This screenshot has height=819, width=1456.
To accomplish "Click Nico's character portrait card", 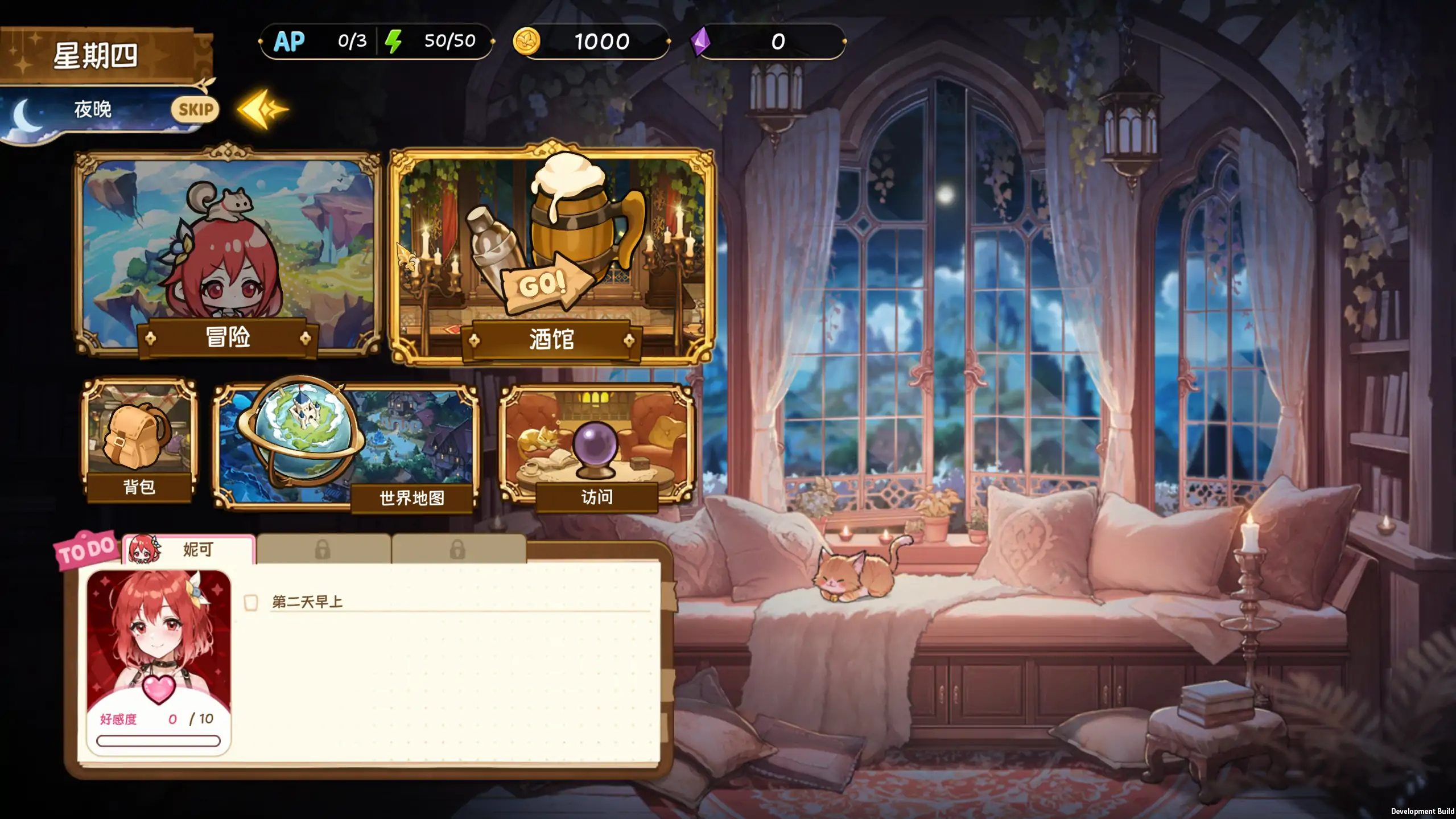I will tap(159, 632).
